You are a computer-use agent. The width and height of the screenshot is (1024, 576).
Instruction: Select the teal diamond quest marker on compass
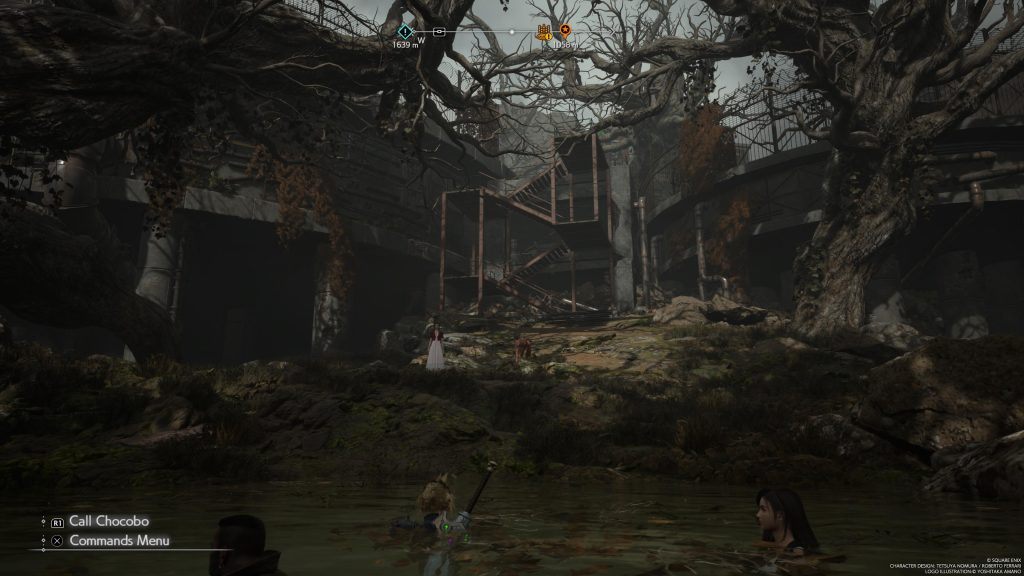405,31
